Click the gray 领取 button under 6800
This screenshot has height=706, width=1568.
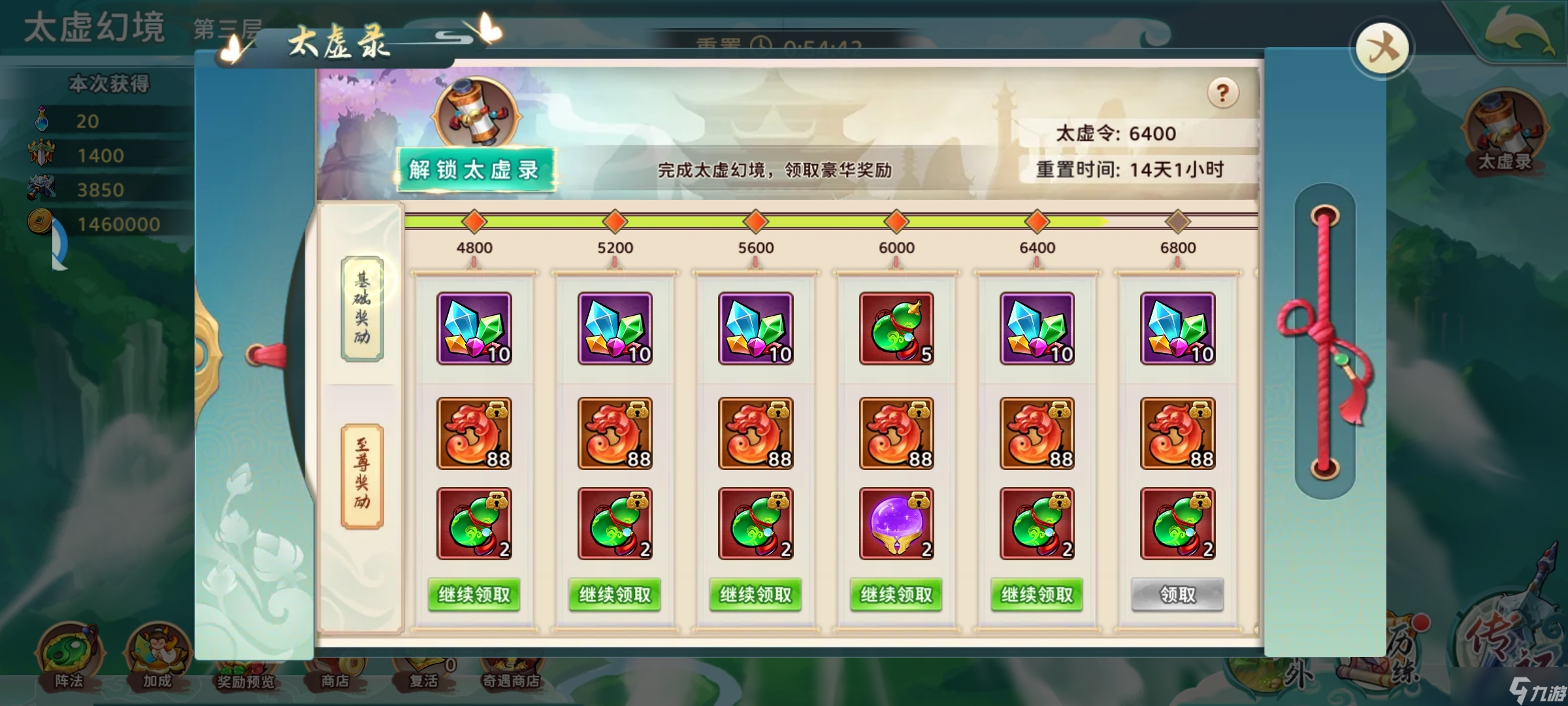1176,595
